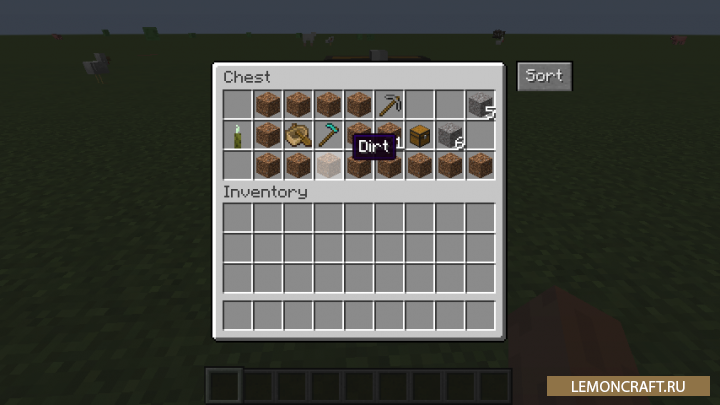The height and width of the screenshot is (405, 720).
Task: Pick up the stack of 6 stone blocks
Action: click(450, 135)
